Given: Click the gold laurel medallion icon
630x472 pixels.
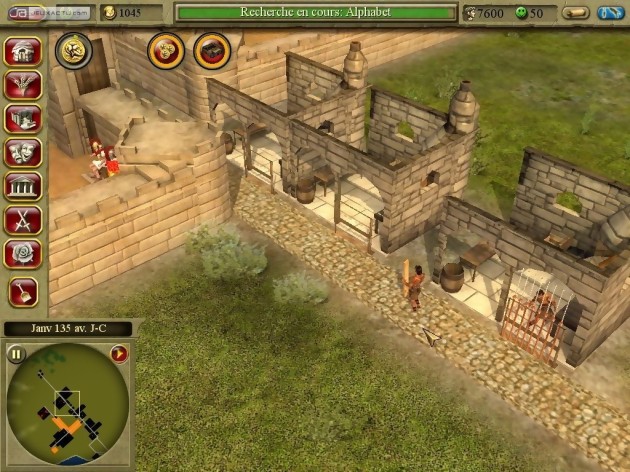Looking at the screenshot, I should (x=74, y=51).
